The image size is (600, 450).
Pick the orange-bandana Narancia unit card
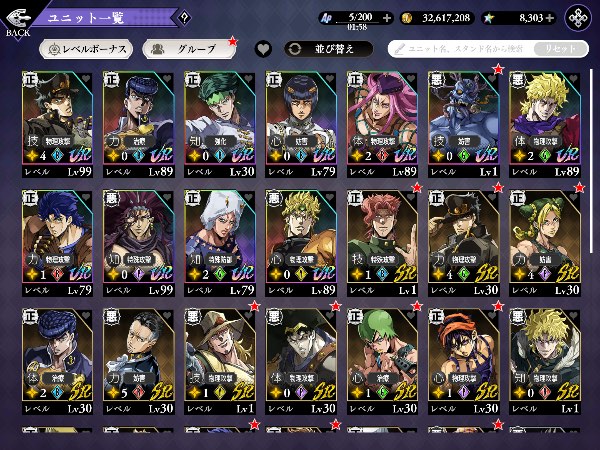(466, 361)
